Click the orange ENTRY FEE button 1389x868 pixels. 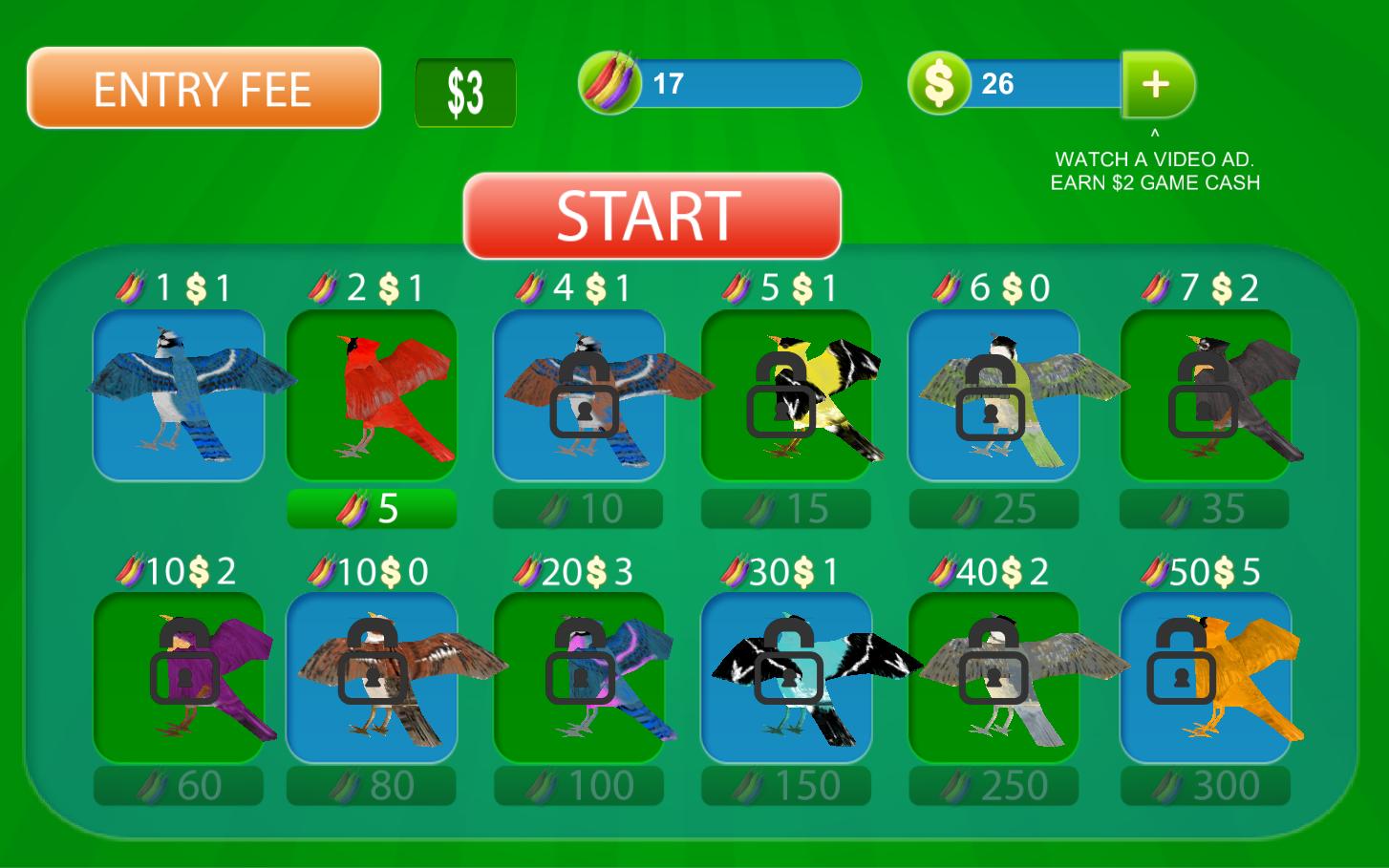click(x=202, y=88)
